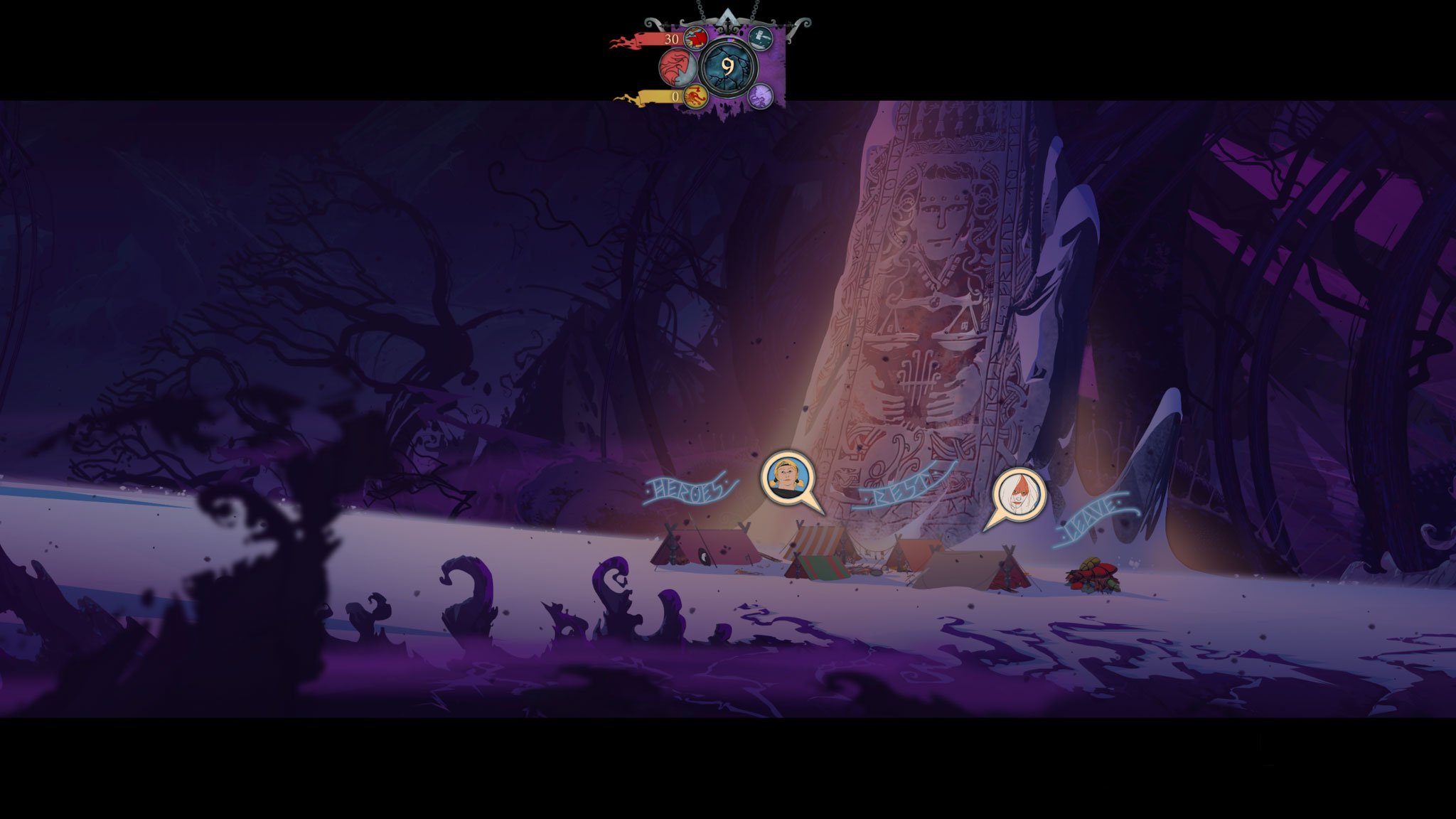
Task: Expand the banner using the top arrow
Action: coord(728,17)
